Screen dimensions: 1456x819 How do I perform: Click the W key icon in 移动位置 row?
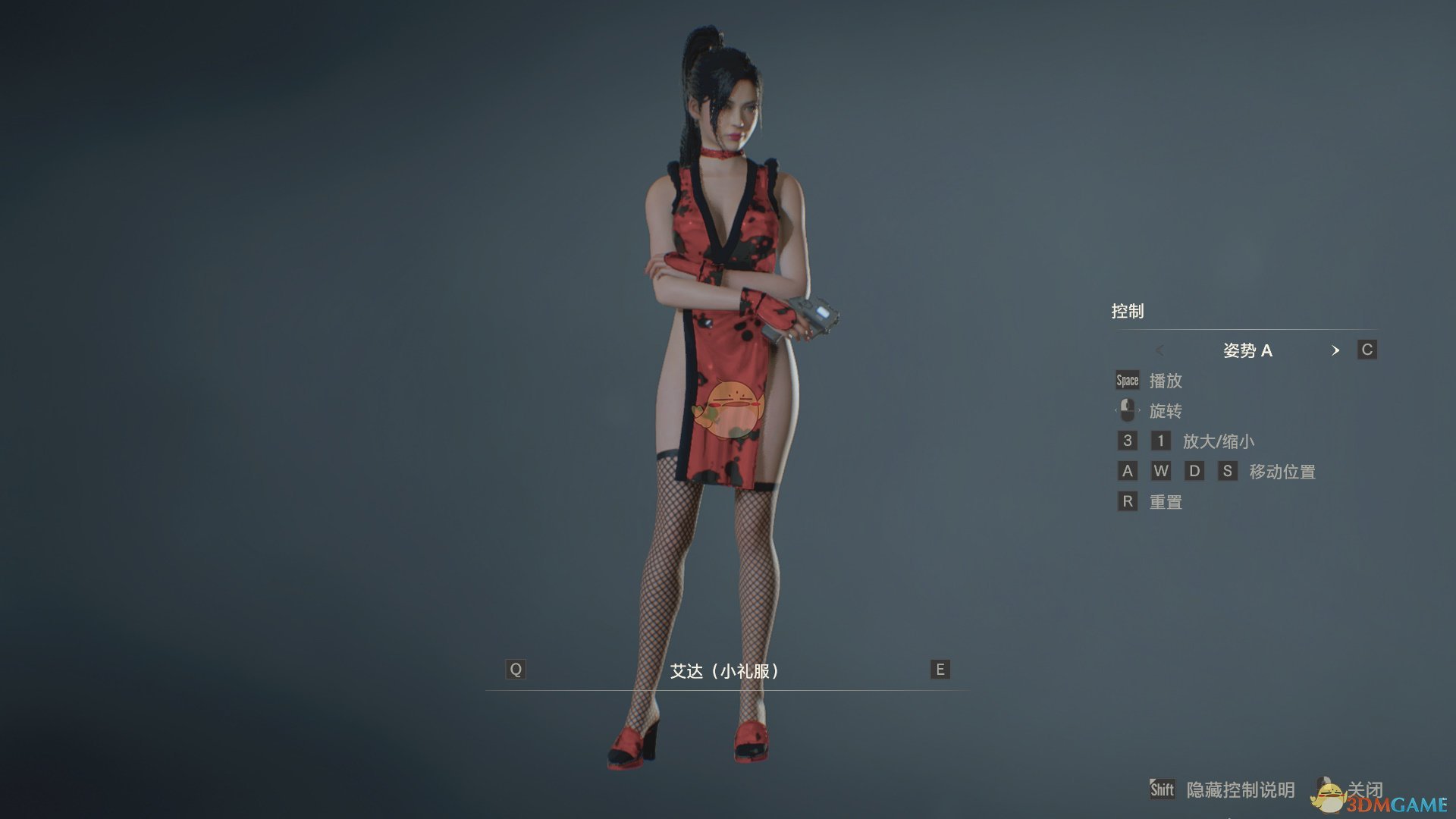click(1161, 471)
